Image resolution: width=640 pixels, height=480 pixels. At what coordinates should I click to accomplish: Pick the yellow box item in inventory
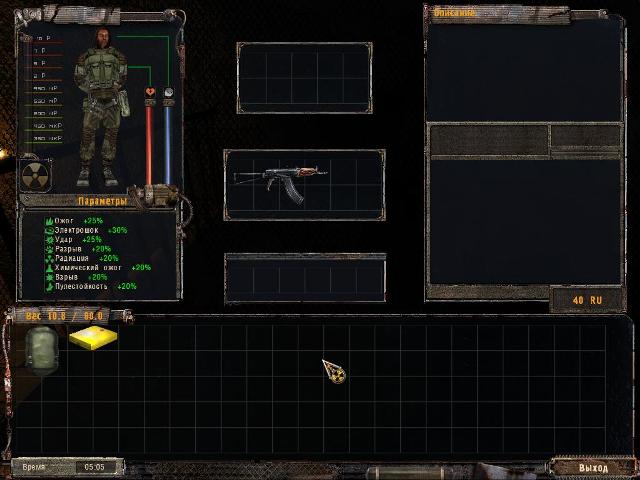[x=92, y=338]
